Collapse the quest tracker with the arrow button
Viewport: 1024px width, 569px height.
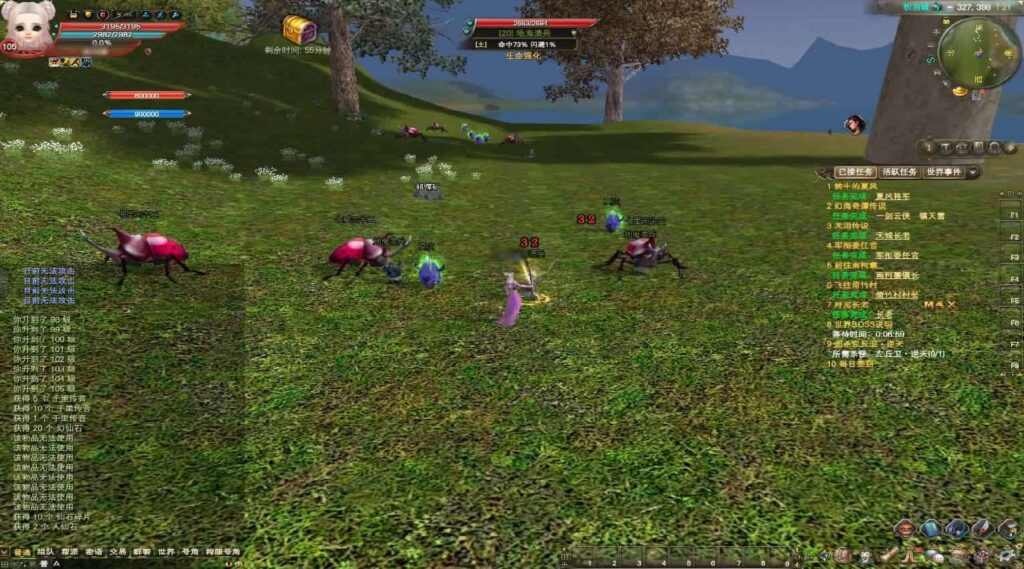[973, 172]
